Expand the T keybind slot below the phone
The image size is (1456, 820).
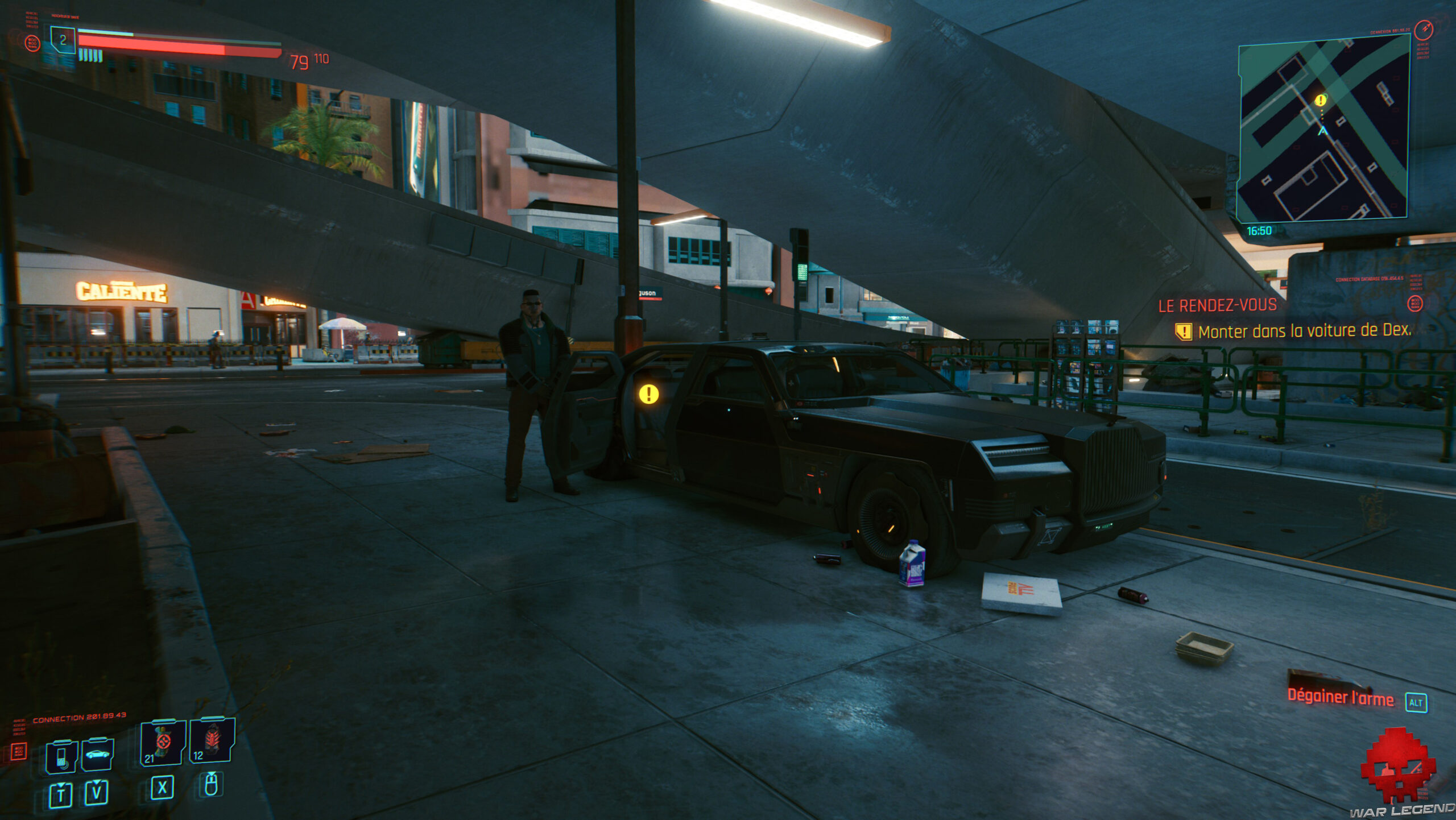[x=61, y=793]
